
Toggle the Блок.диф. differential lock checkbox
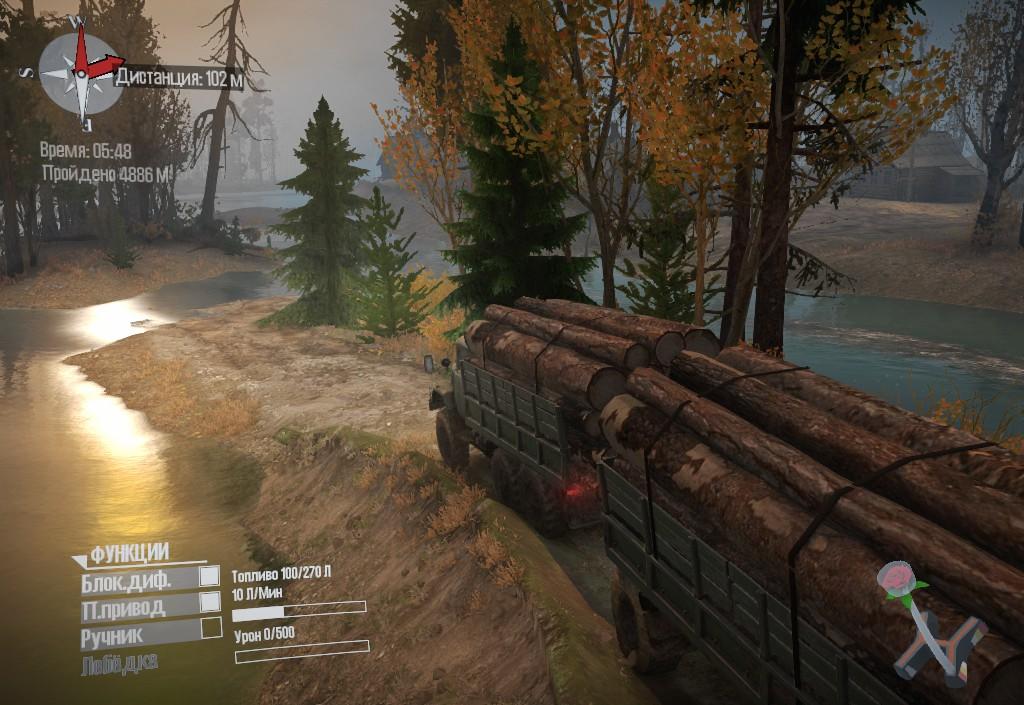(x=210, y=577)
